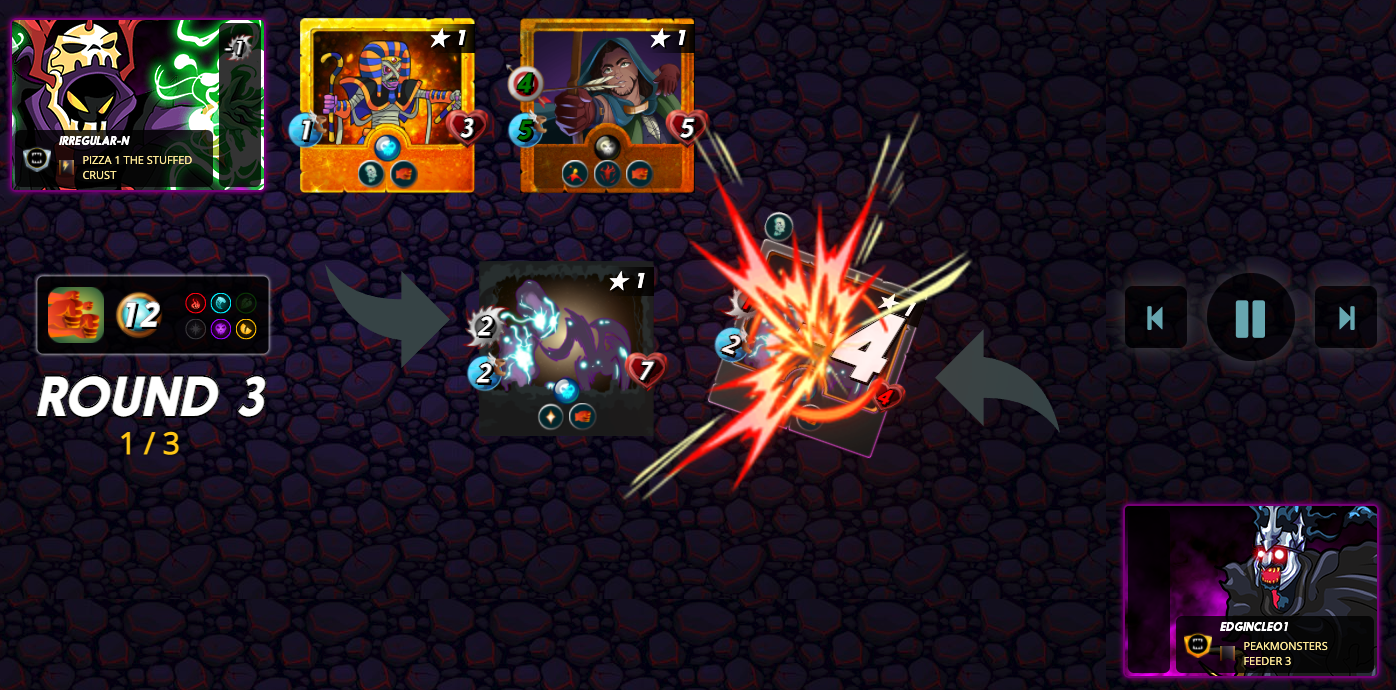
Task: Go back to the previous round
Action: [x=1155, y=318]
